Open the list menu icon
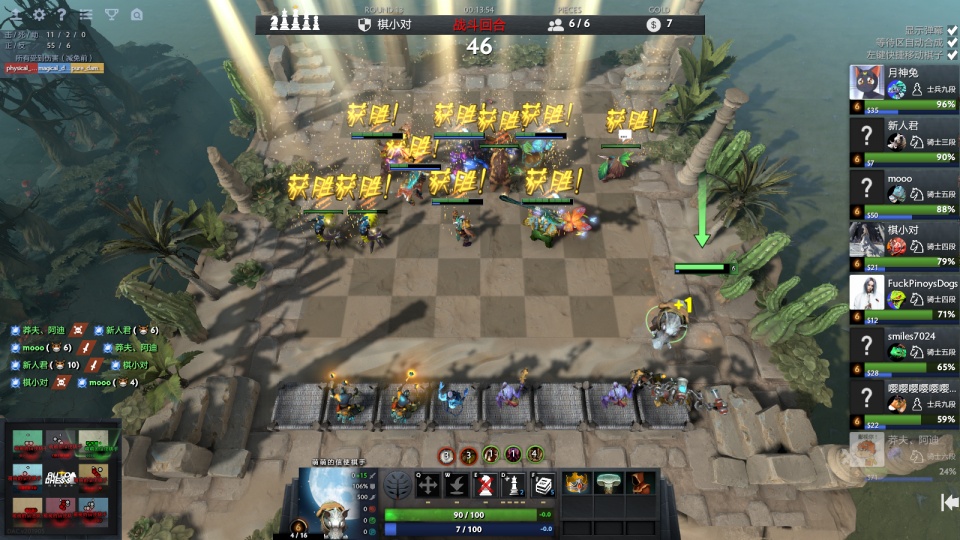 click(86, 15)
